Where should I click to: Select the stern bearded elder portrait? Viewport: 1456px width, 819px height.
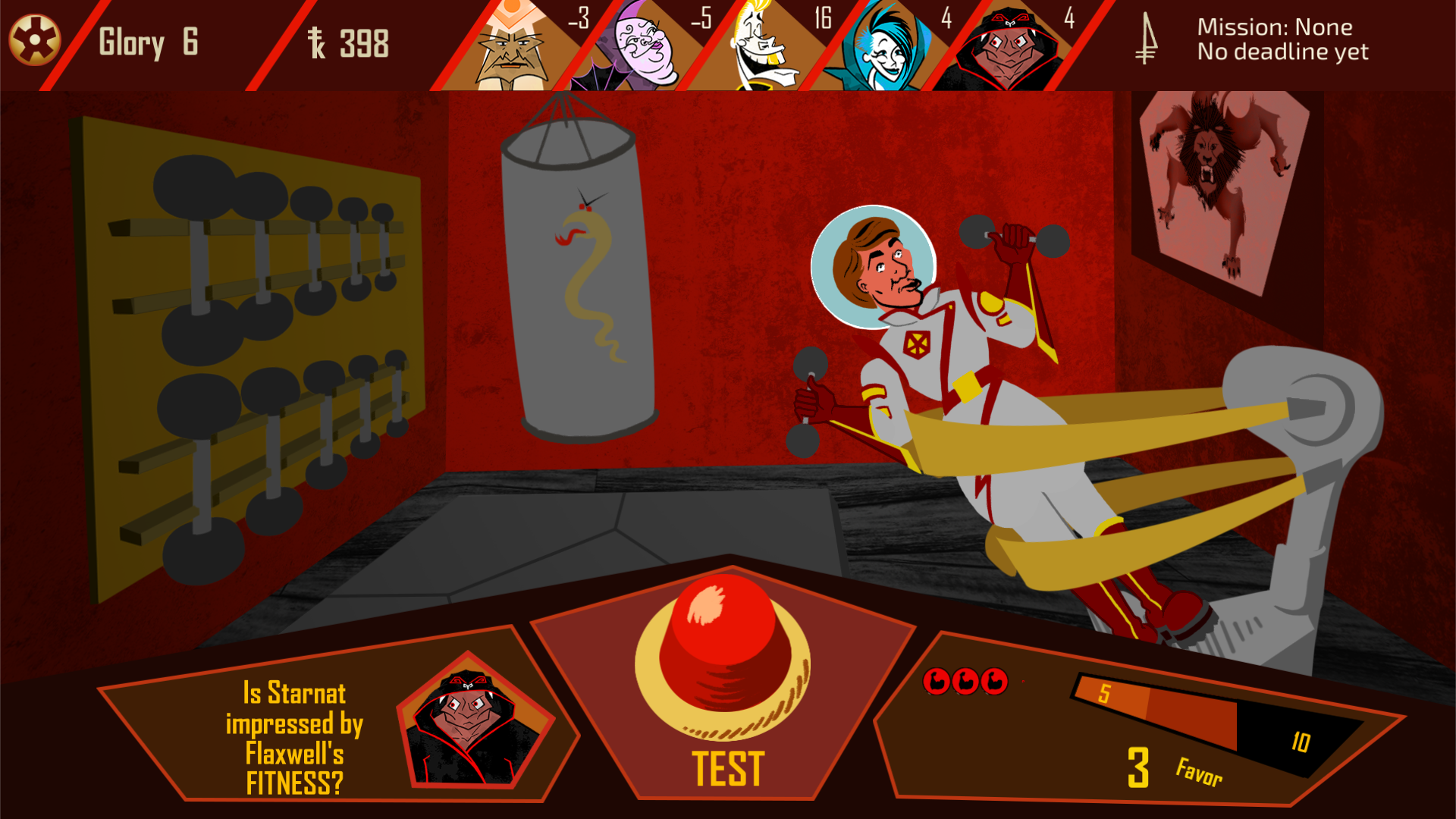click(513, 48)
